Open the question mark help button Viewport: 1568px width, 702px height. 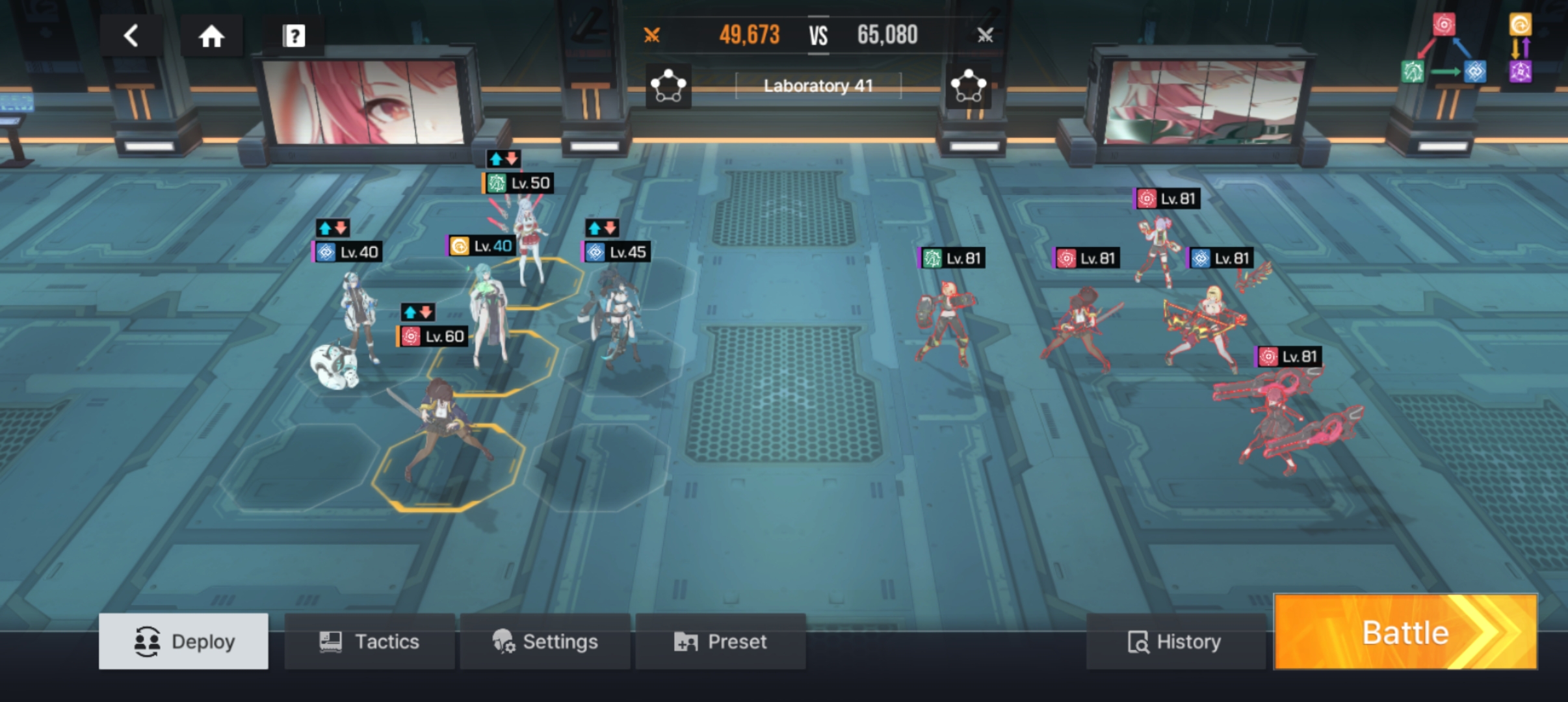tap(293, 36)
